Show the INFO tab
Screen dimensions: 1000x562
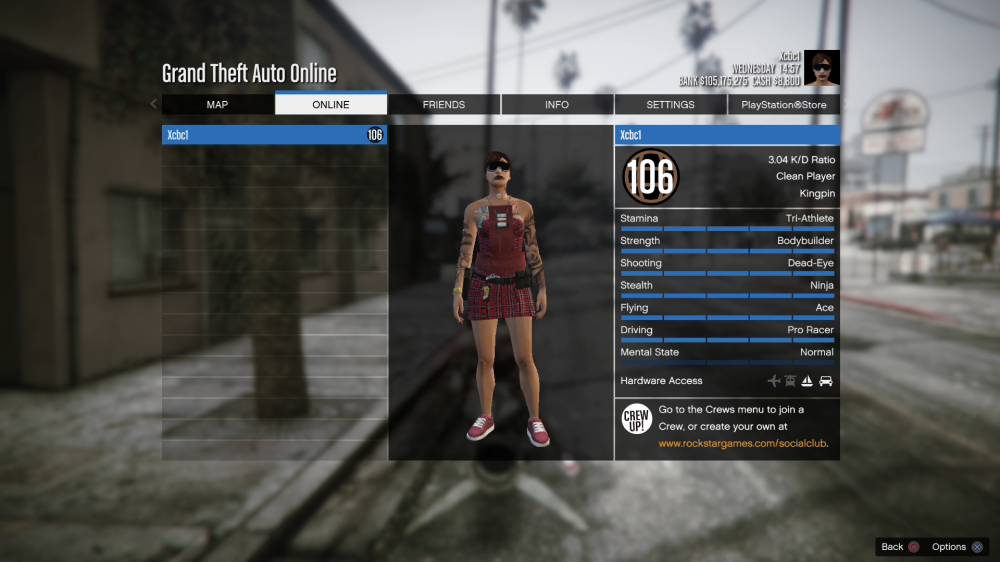557,104
